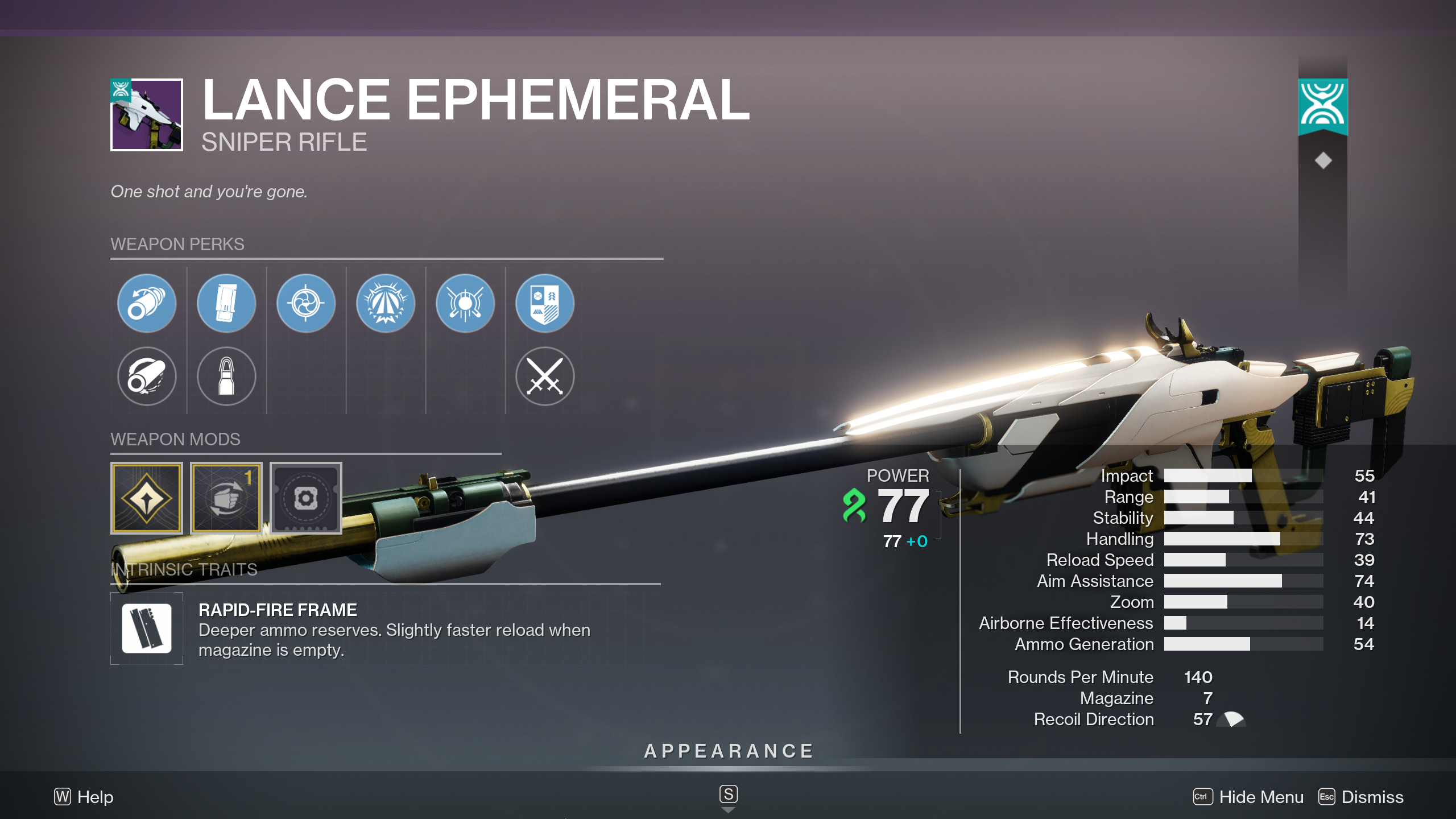Select the armor-piercing rounds perk icon
This screenshot has width=1456, height=819.
click(226, 377)
